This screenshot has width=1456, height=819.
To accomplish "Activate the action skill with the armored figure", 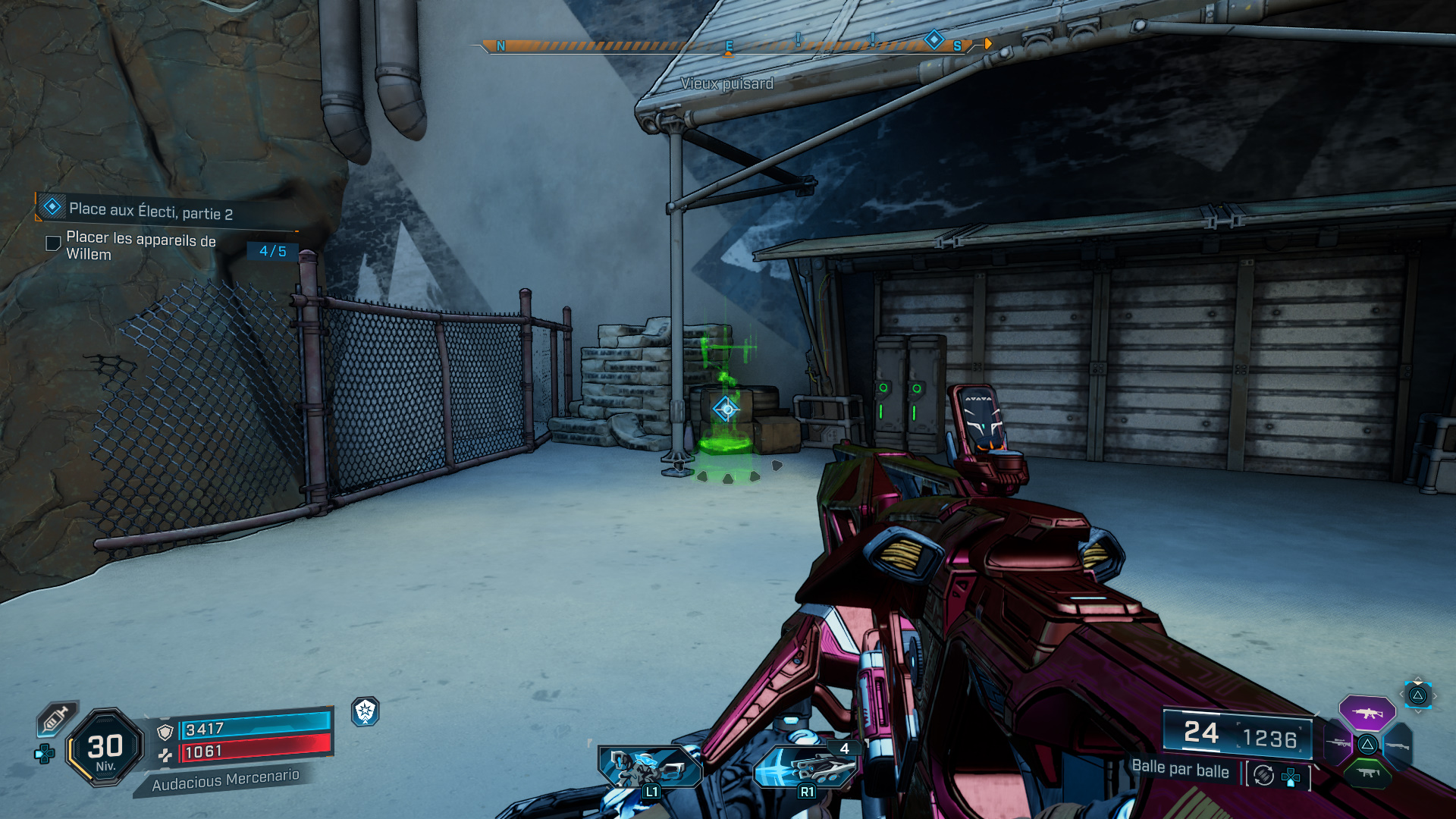I will 649,767.
